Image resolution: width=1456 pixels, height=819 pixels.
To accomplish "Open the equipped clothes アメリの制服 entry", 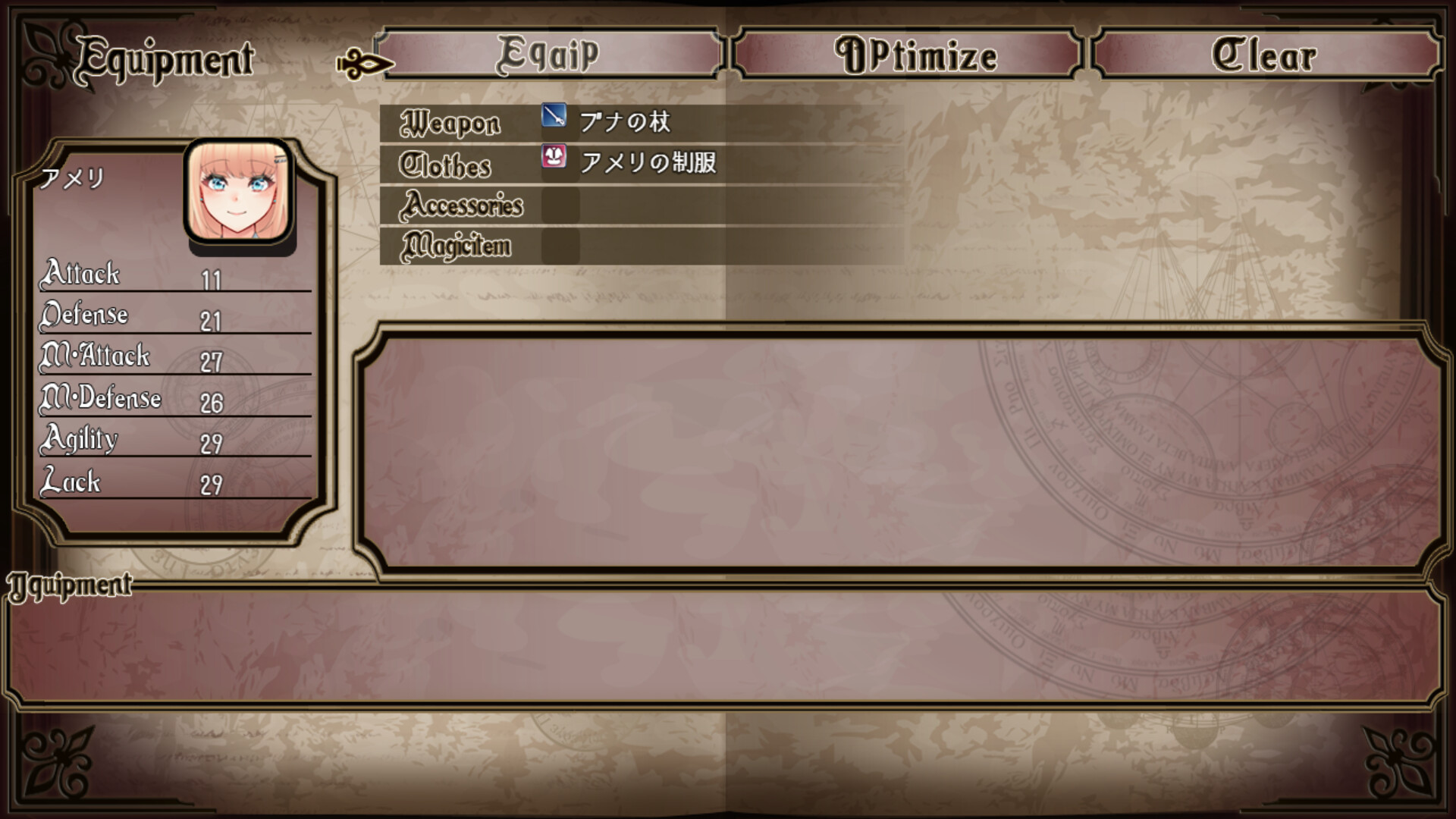I will (648, 162).
